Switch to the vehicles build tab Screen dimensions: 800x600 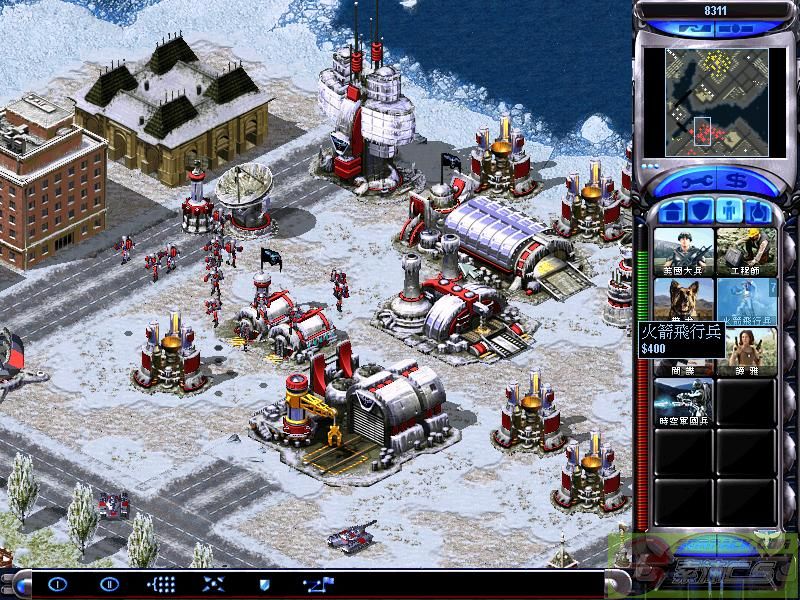click(x=757, y=212)
